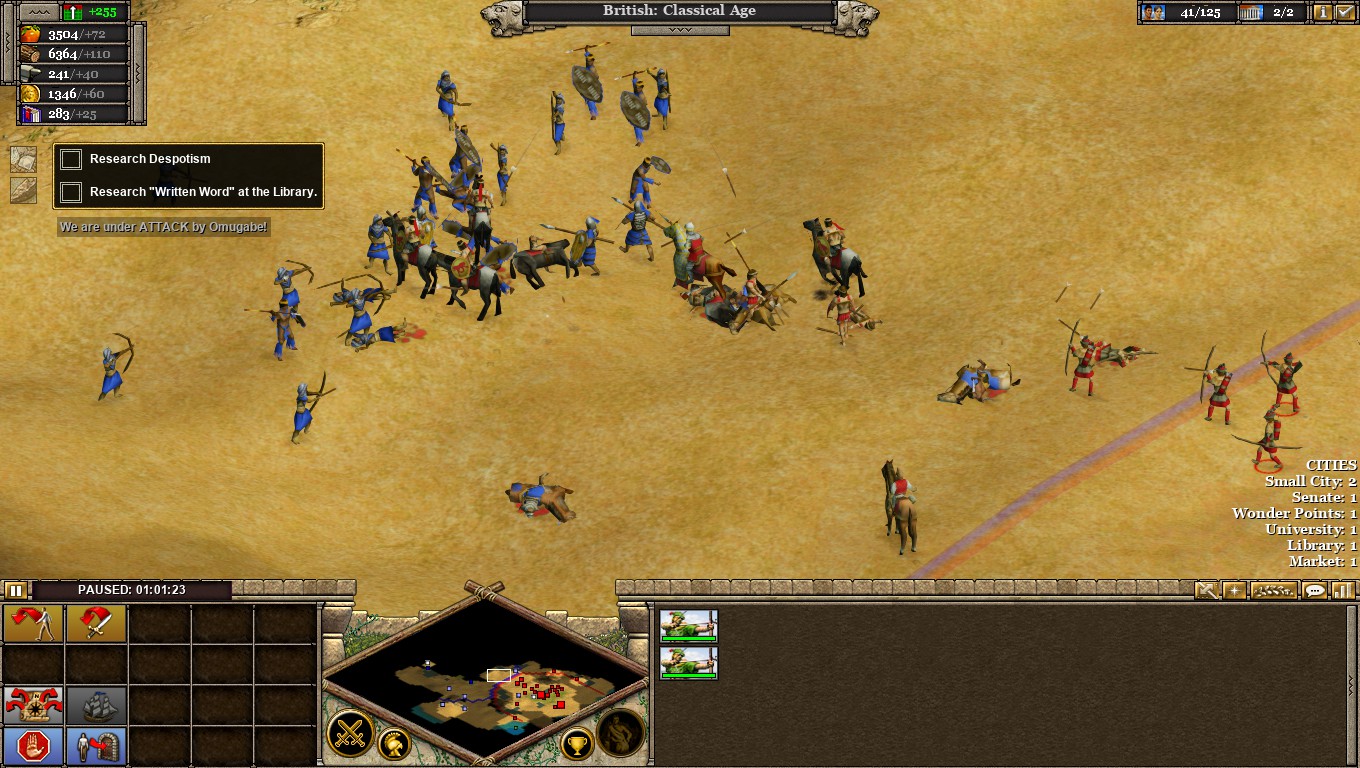Open the lower scroll journal on the left
This screenshot has width=1360, height=768.
tap(23, 190)
